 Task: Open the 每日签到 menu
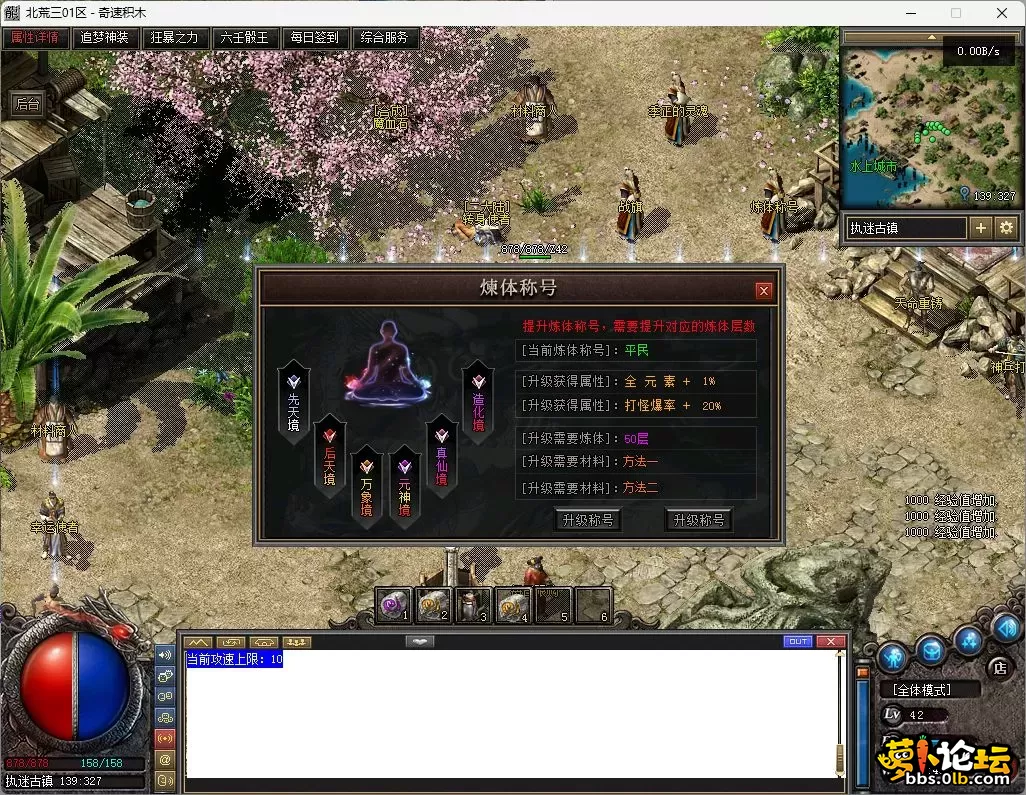(315, 38)
